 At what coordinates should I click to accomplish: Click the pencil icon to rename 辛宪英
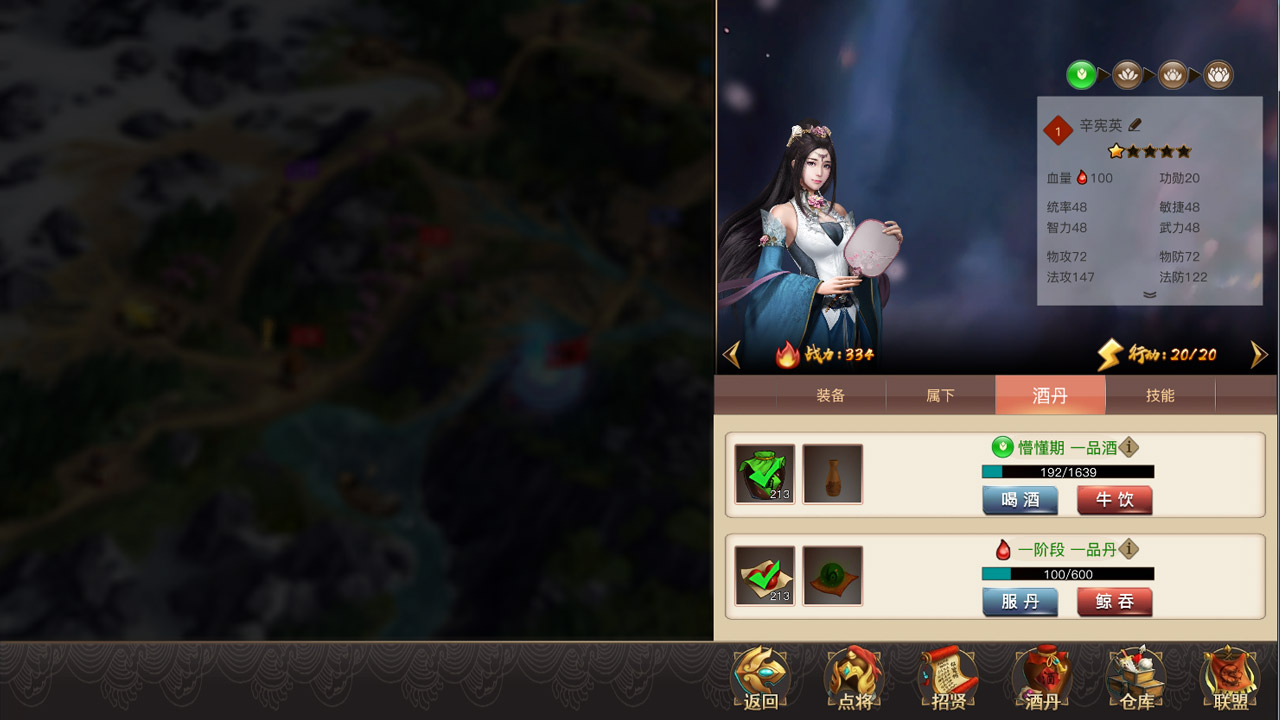[x=1136, y=125]
